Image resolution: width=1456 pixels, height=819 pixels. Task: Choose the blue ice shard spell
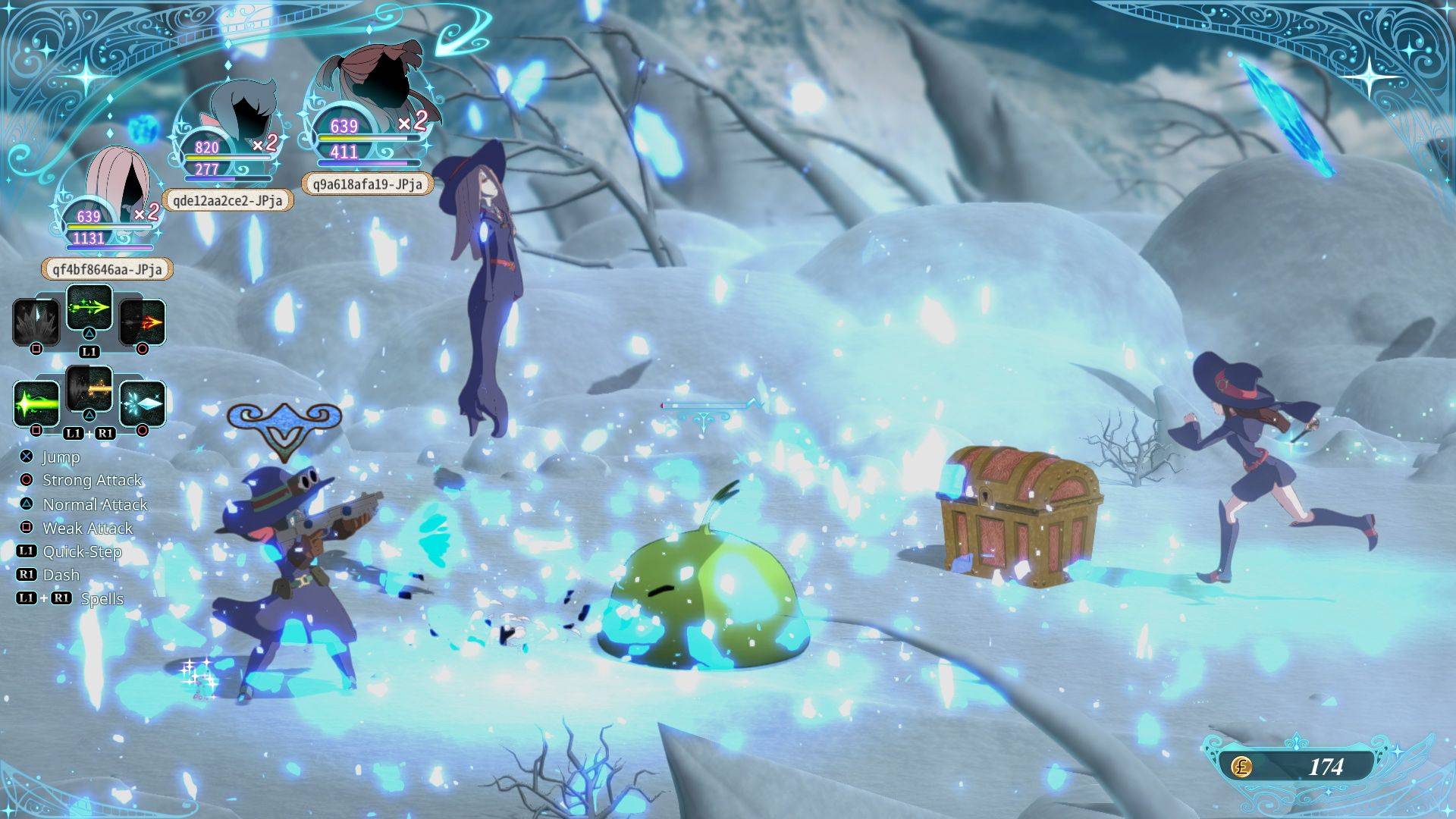click(x=143, y=403)
